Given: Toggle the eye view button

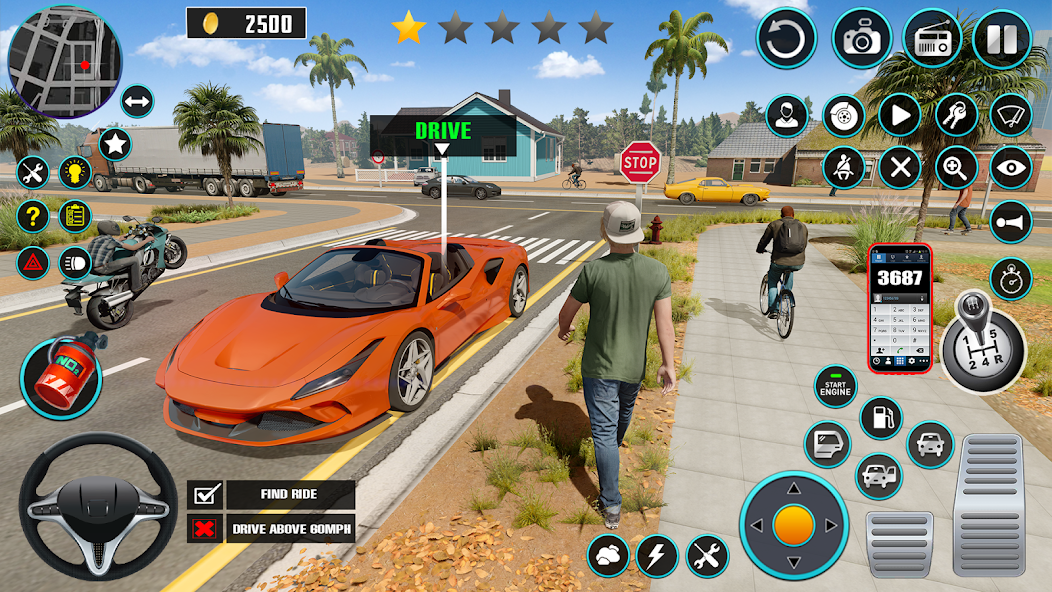Looking at the screenshot, I should click(x=1010, y=167).
